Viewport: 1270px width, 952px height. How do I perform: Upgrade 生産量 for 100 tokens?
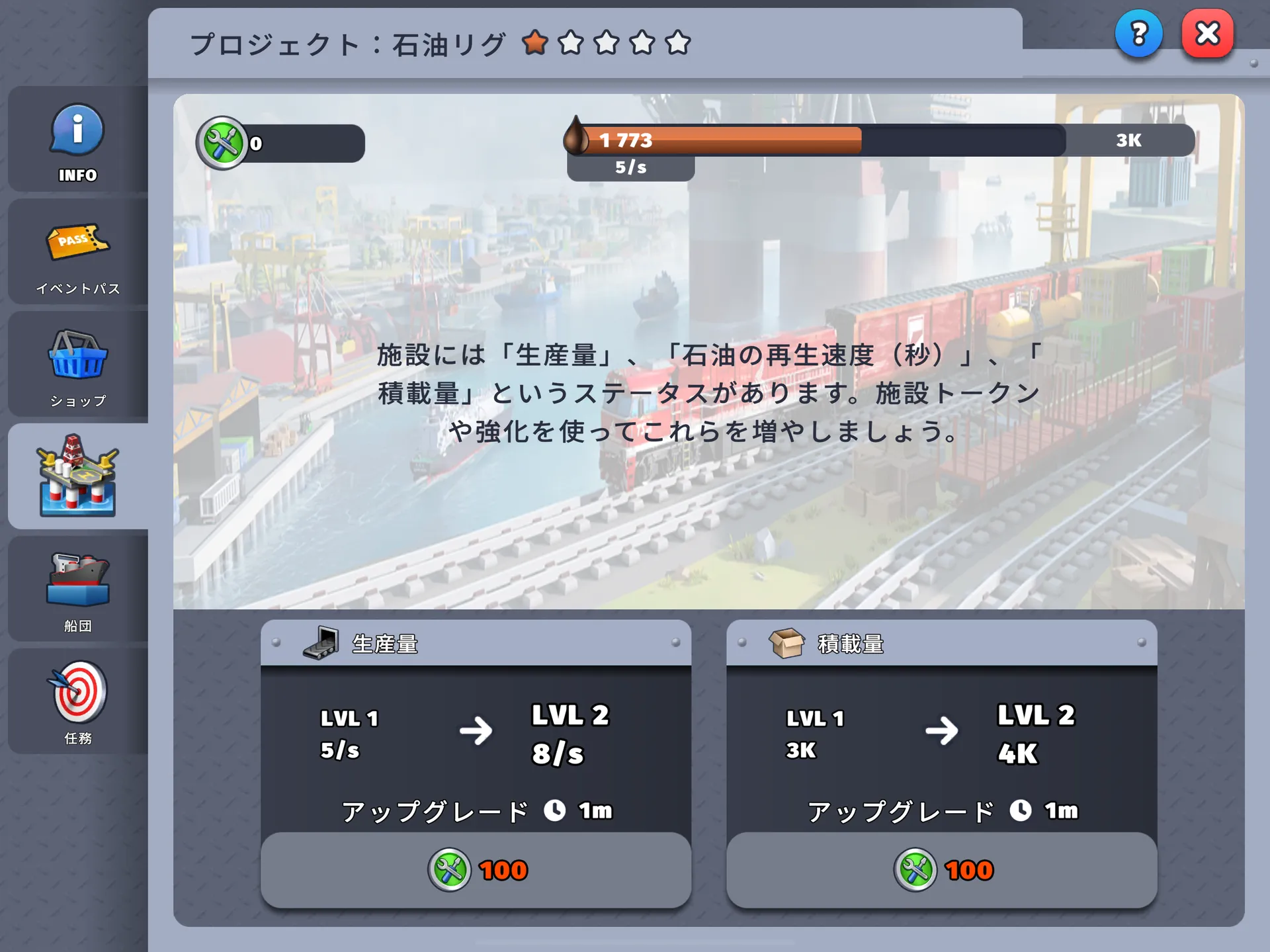point(476,869)
